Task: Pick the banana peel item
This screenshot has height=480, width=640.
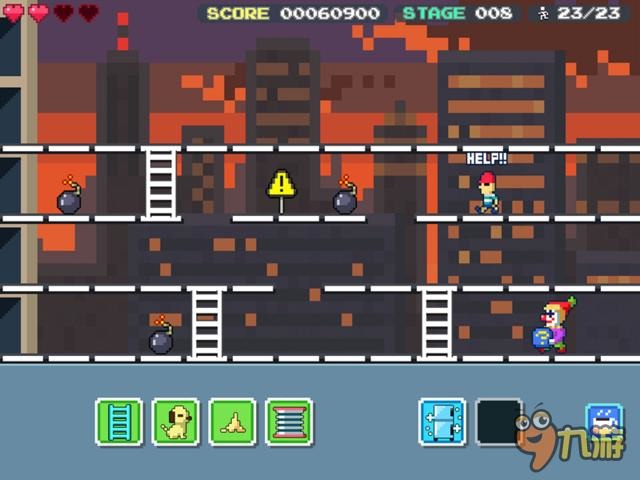Action: click(232, 421)
